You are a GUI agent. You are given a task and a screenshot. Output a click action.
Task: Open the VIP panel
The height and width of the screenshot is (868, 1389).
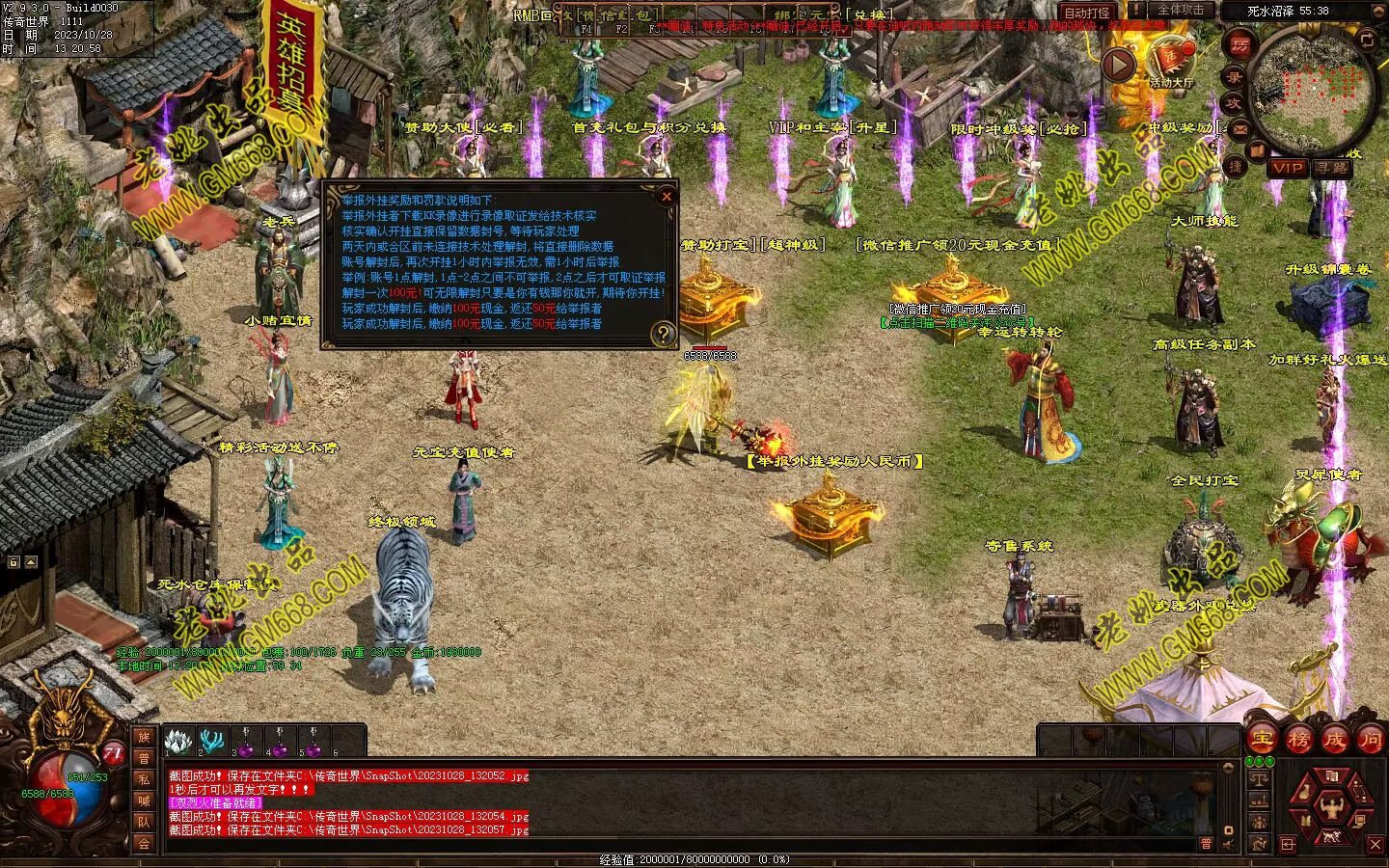1287,168
